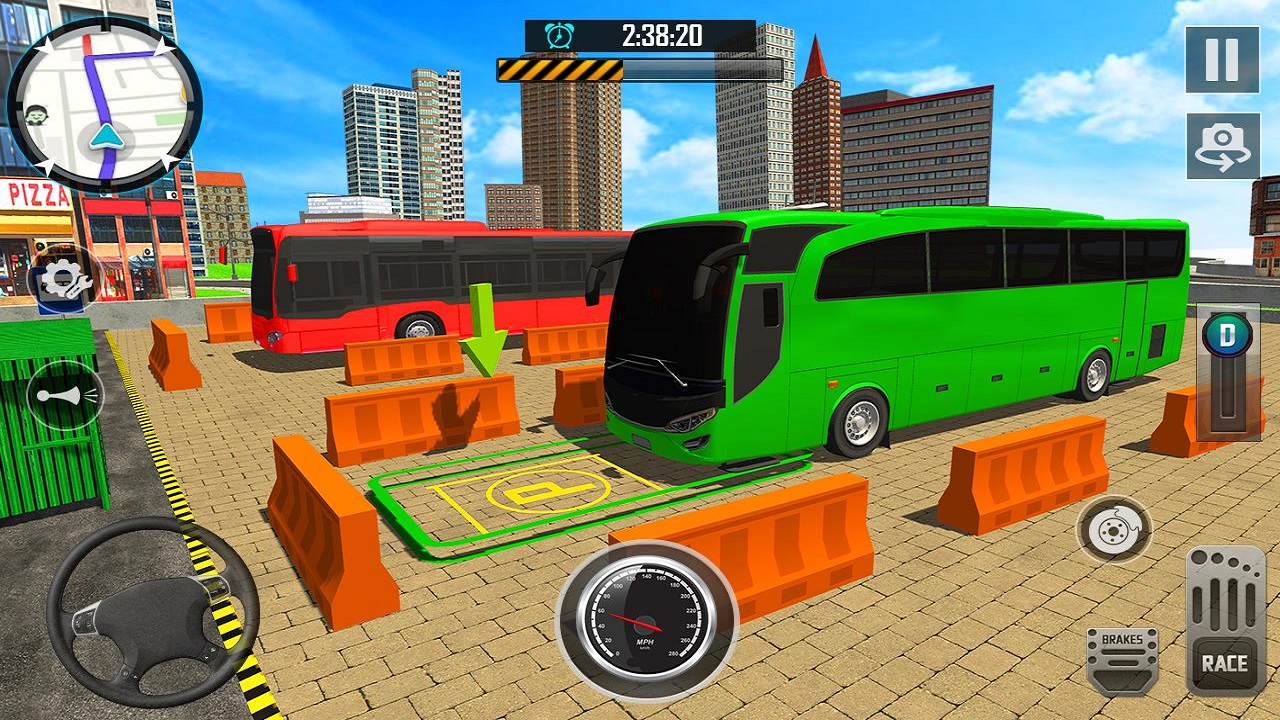Screen dimensions: 1280x720
Task: Click the navigation arrow on the minimap
Action: [x=107, y=135]
